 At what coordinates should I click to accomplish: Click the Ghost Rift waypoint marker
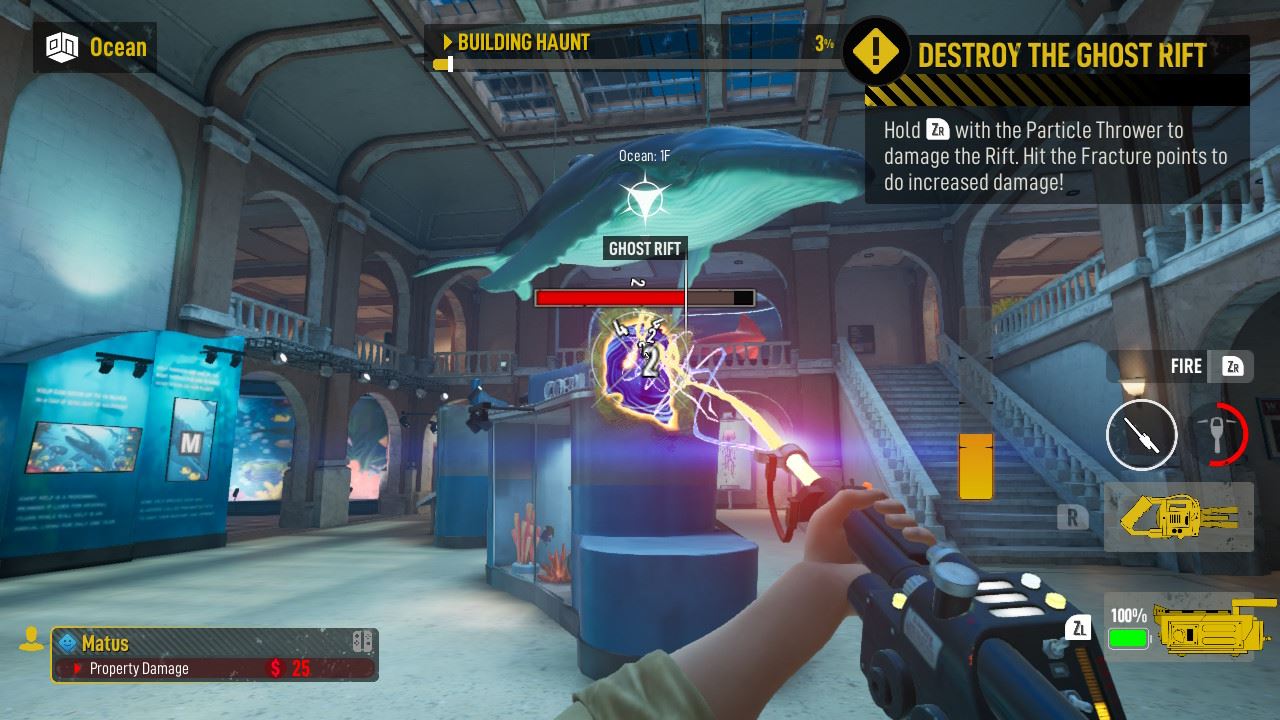tap(643, 200)
